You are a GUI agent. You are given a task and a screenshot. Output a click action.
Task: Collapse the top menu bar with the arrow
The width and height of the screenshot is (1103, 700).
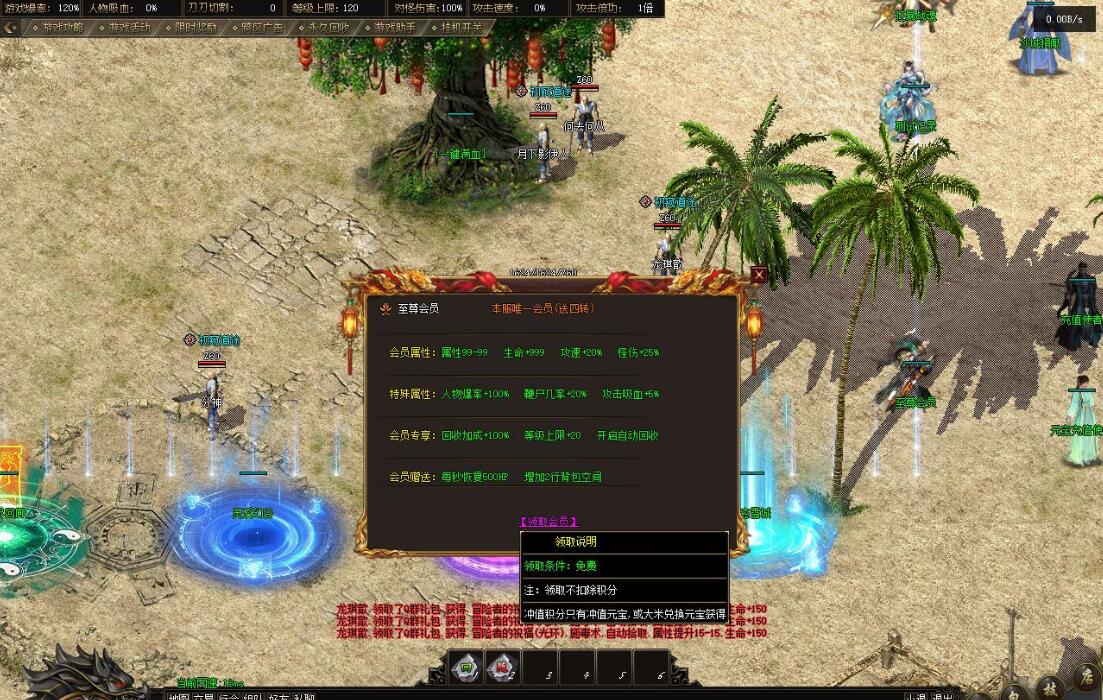[x=11, y=28]
